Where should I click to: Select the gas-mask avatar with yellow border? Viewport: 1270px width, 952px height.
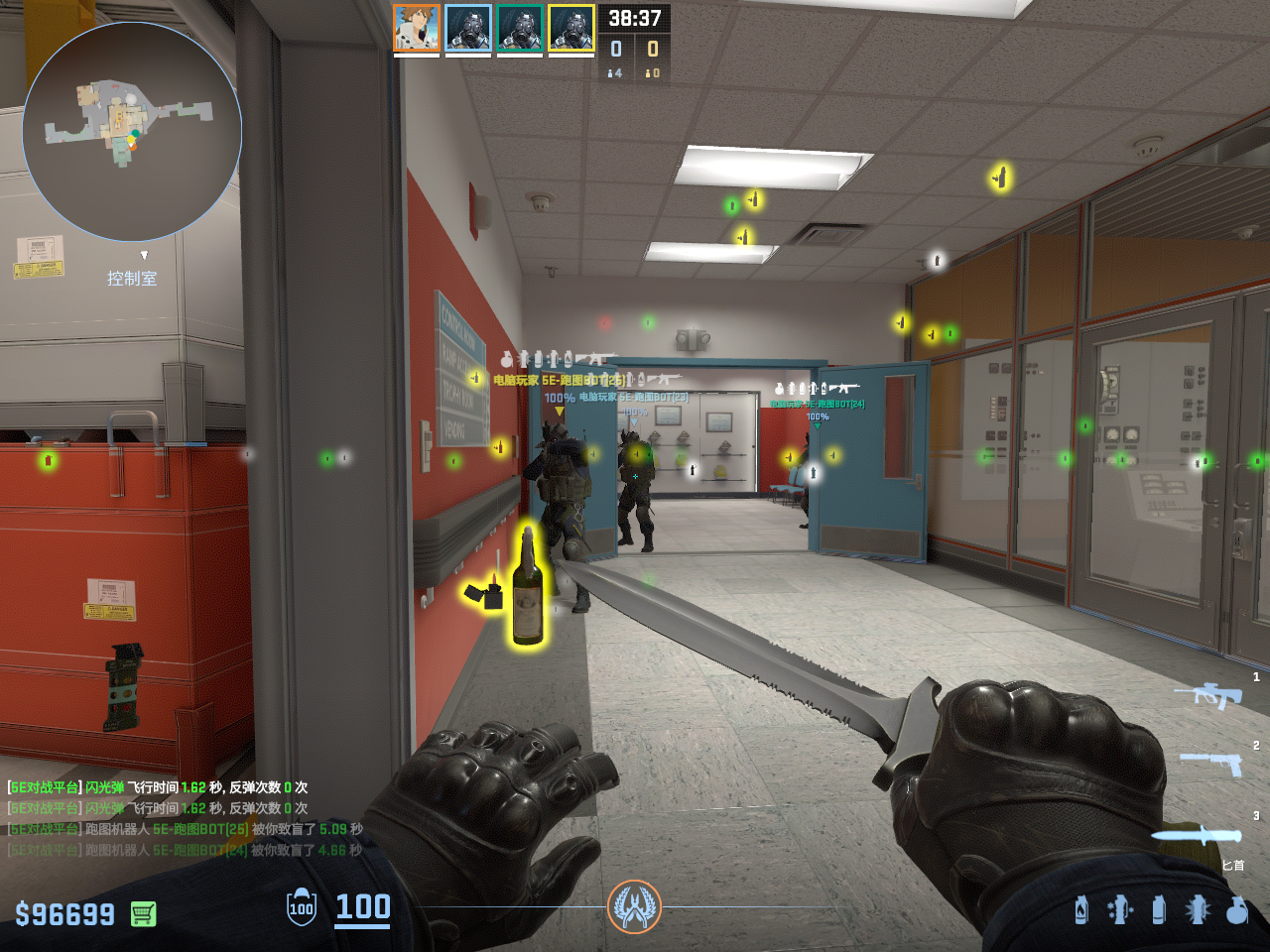tap(571, 28)
